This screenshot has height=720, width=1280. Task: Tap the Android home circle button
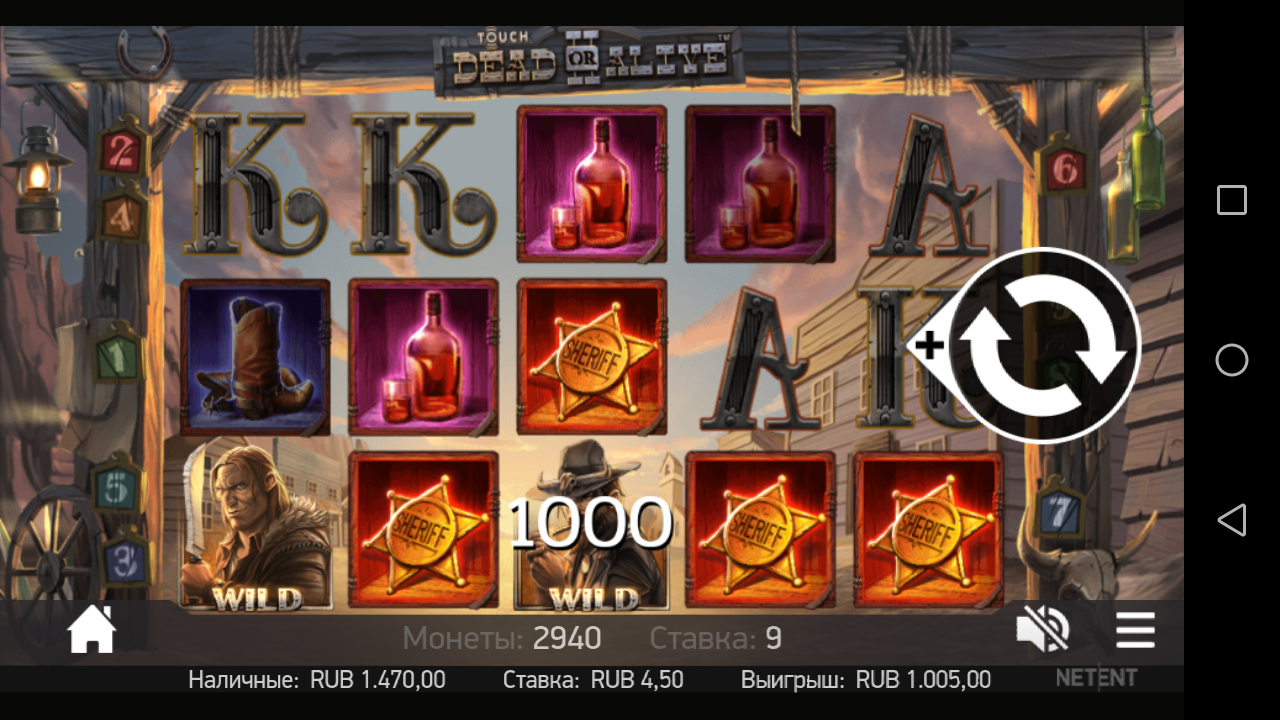(x=1231, y=360)
